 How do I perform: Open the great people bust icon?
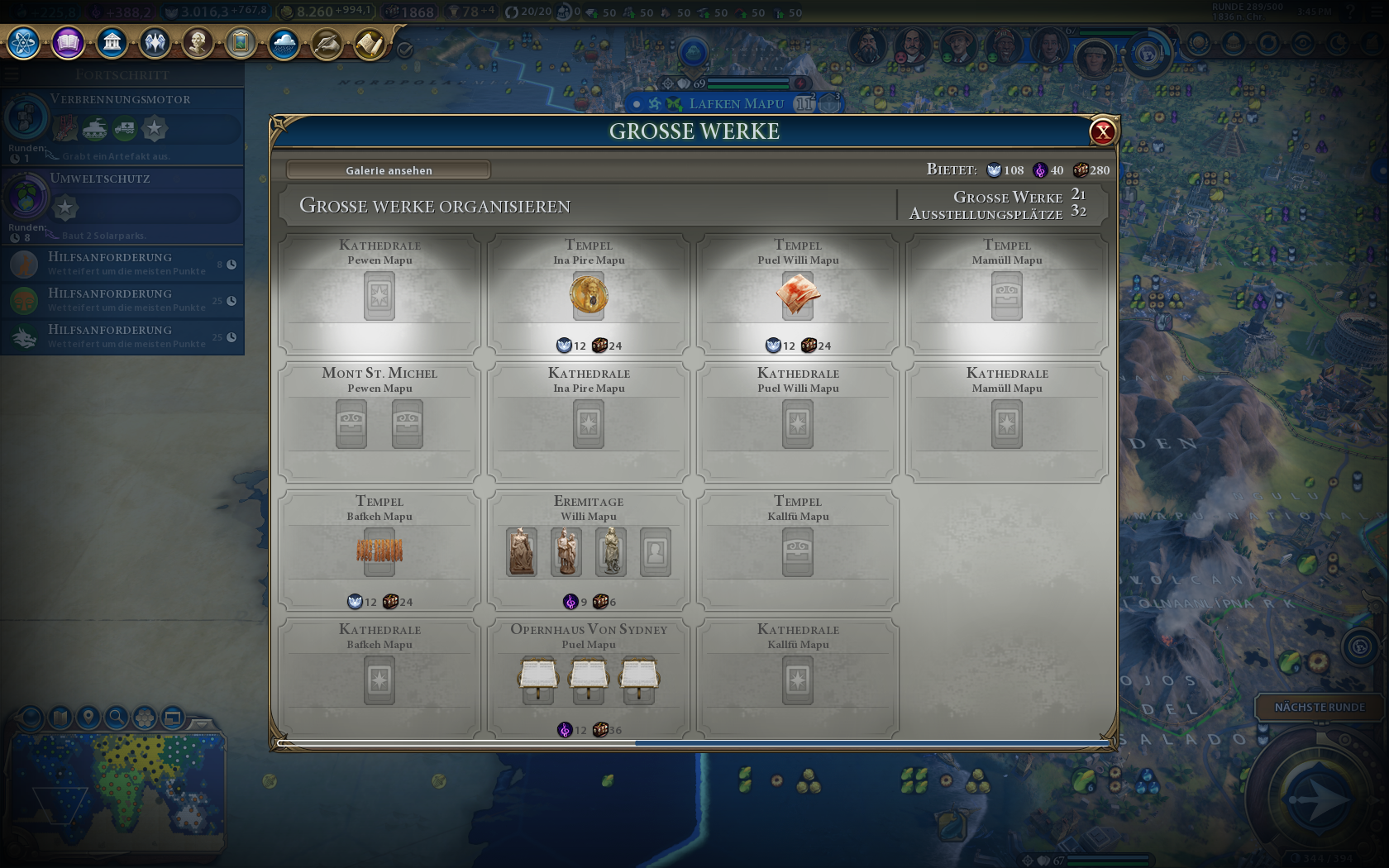(x=198, y=42)
